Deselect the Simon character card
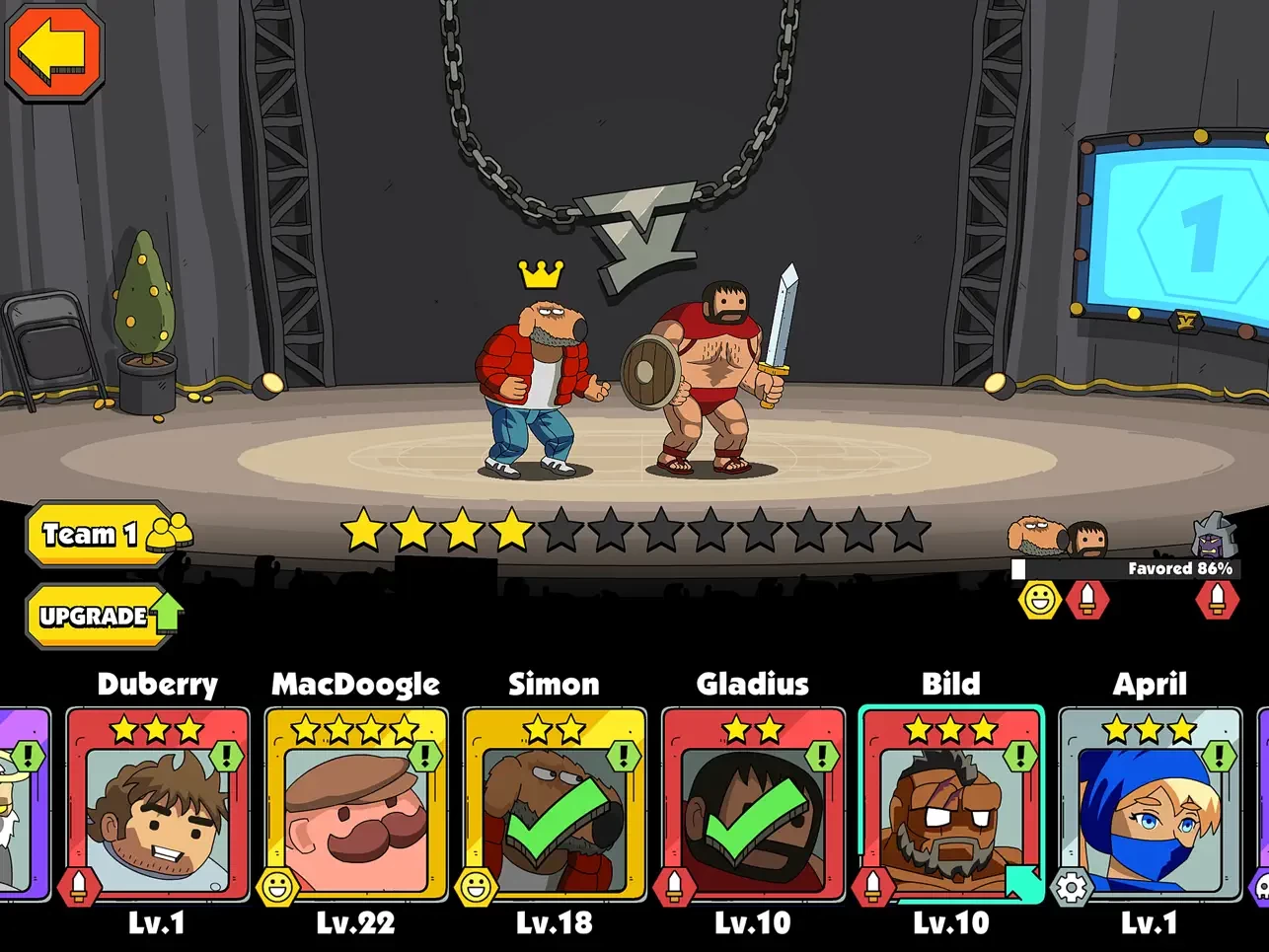This screenshot has width=1269, height=952. coord(555,804)
